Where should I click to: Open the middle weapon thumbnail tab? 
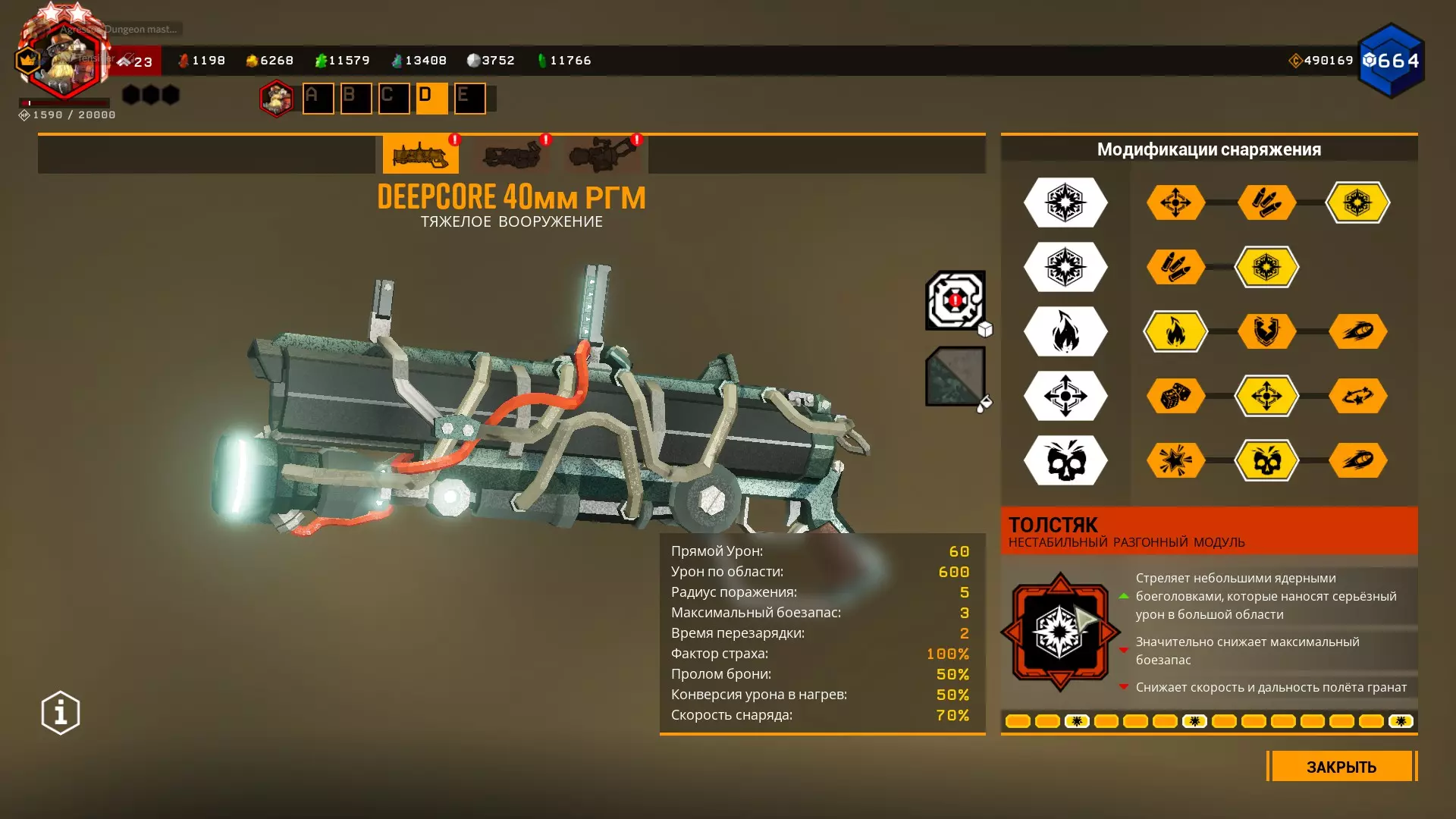coord(512,155)
